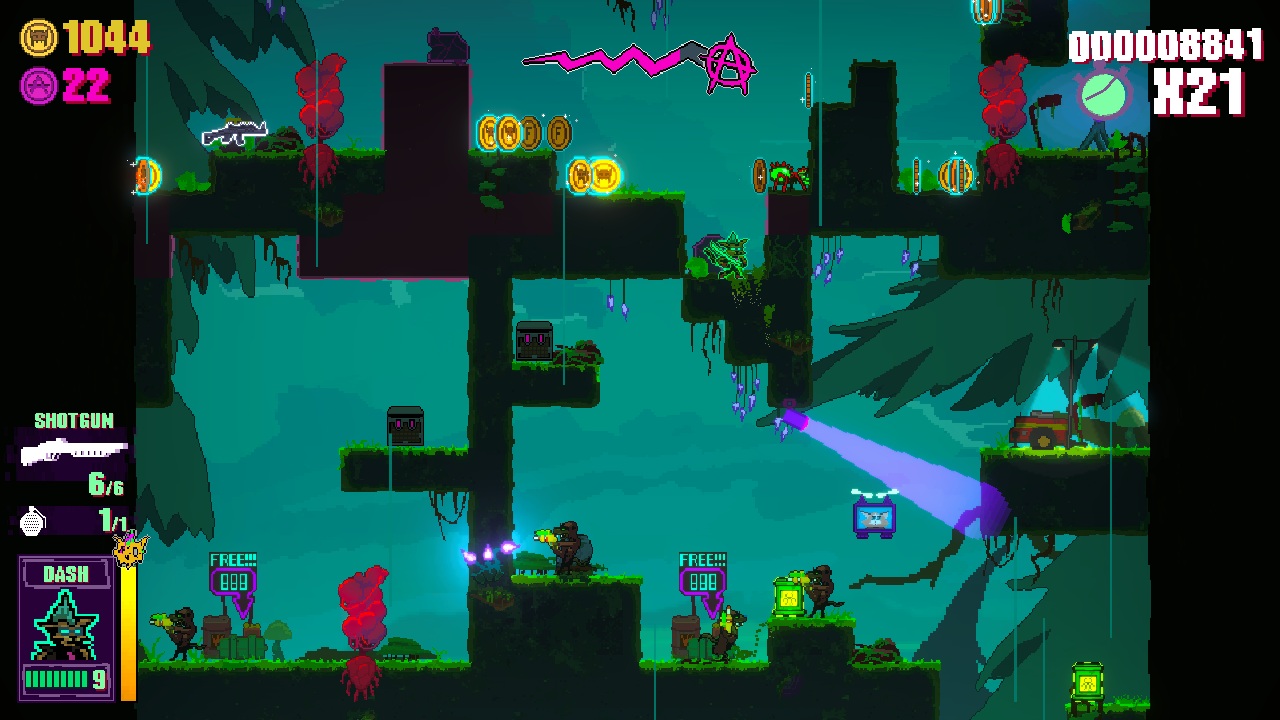Click the 000008841 score readout
Screen dimensions: 1280x720
[1166, 45]
